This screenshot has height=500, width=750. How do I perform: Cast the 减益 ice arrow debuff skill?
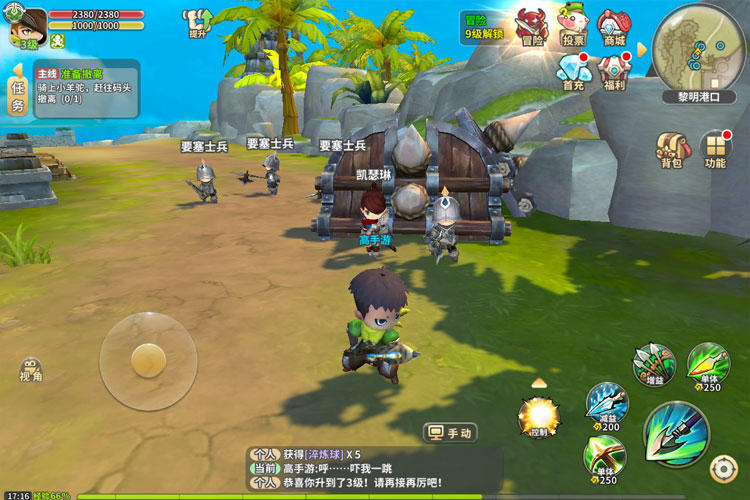607,403
